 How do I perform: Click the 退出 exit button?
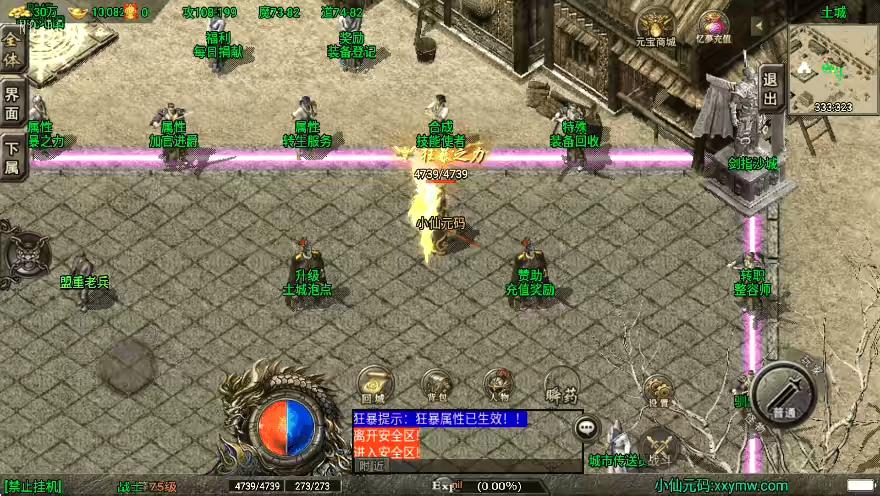(770, 89)
